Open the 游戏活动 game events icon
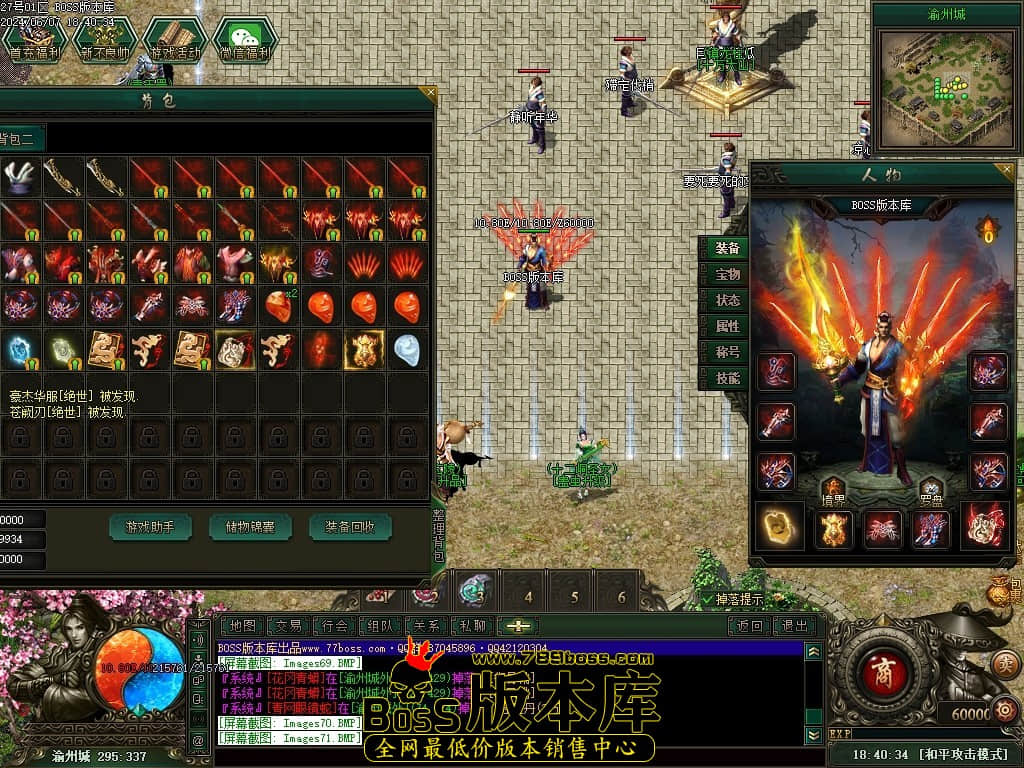1024x768 pixels. pos(175,40)
